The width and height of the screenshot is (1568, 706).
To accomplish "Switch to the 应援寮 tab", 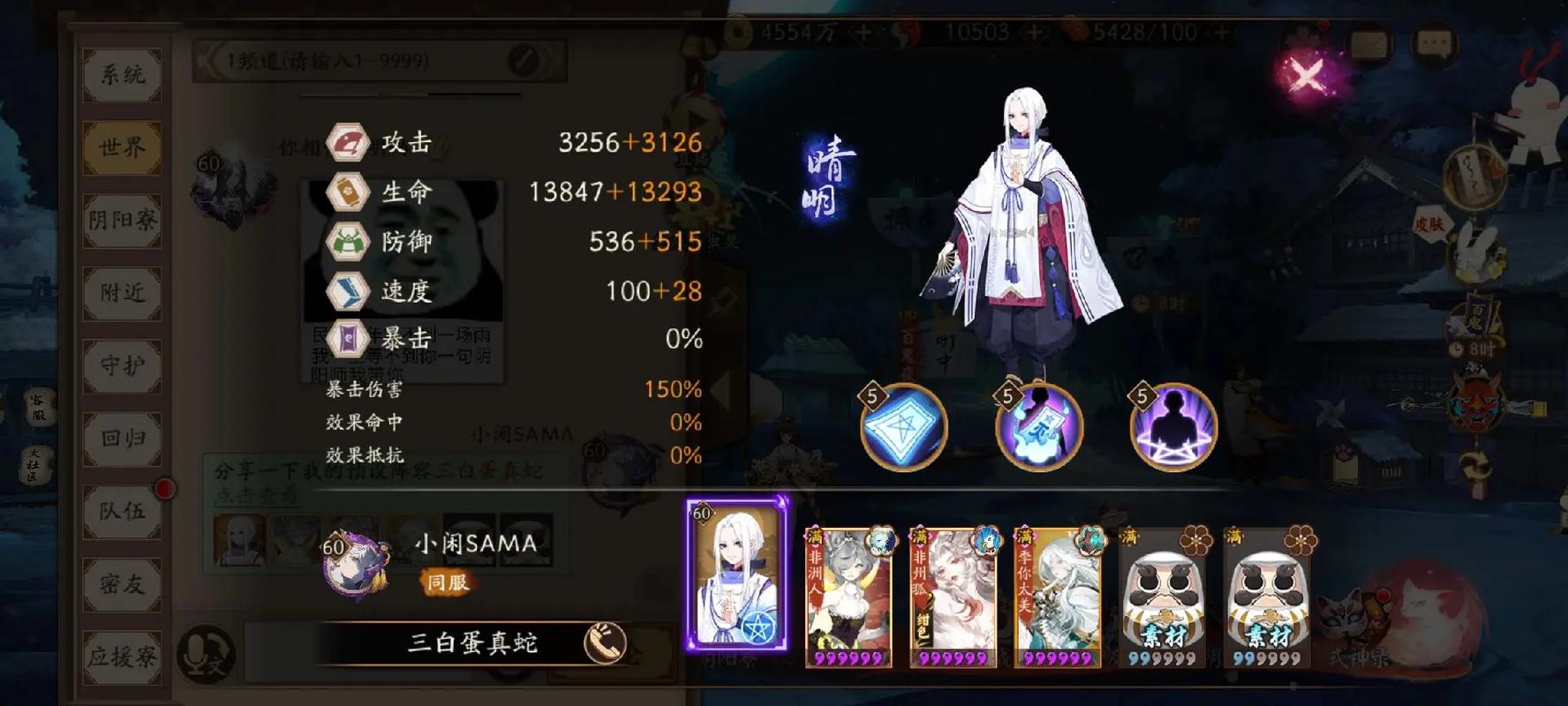I will click(122, 657).
